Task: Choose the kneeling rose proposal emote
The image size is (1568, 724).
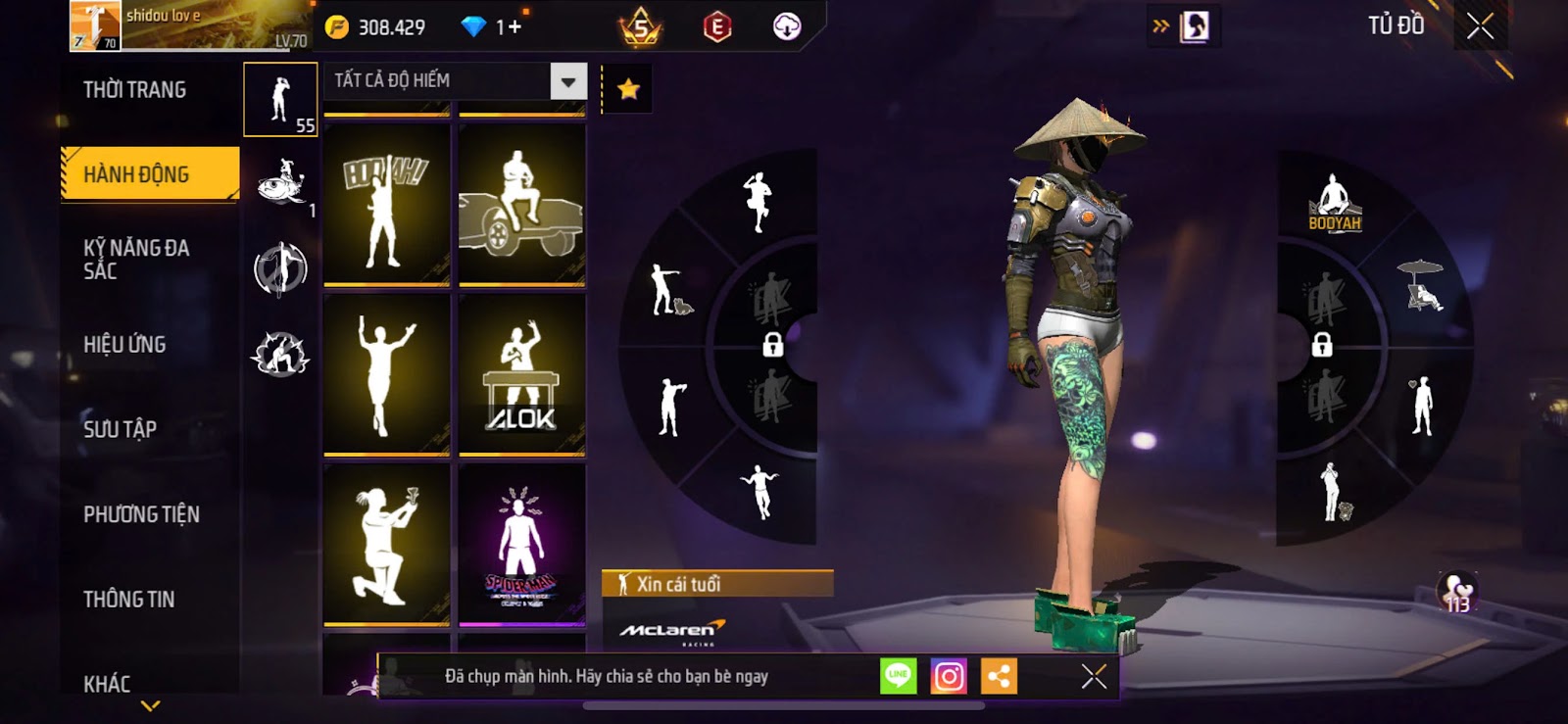Action: click(386, 545)
